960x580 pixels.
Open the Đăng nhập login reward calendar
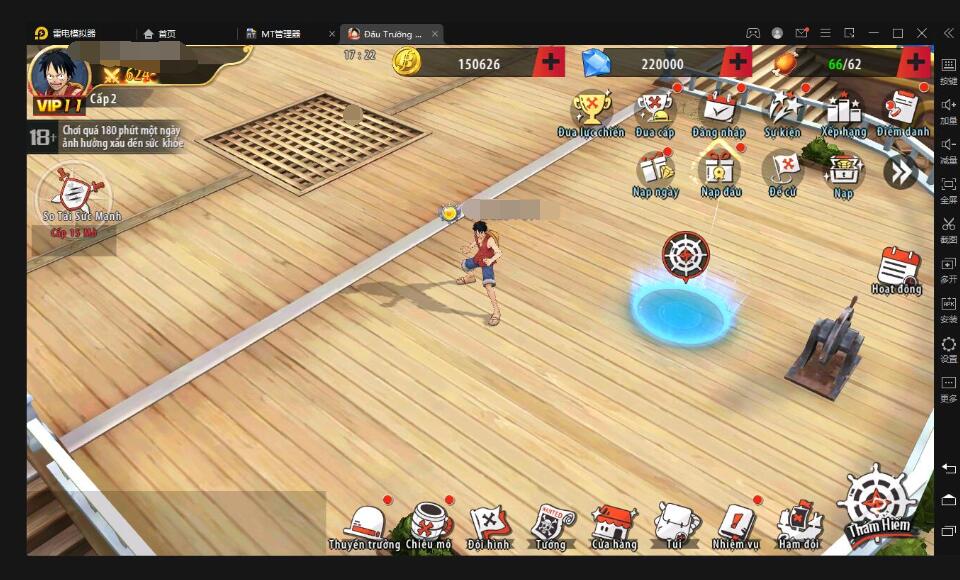(718, 110)
